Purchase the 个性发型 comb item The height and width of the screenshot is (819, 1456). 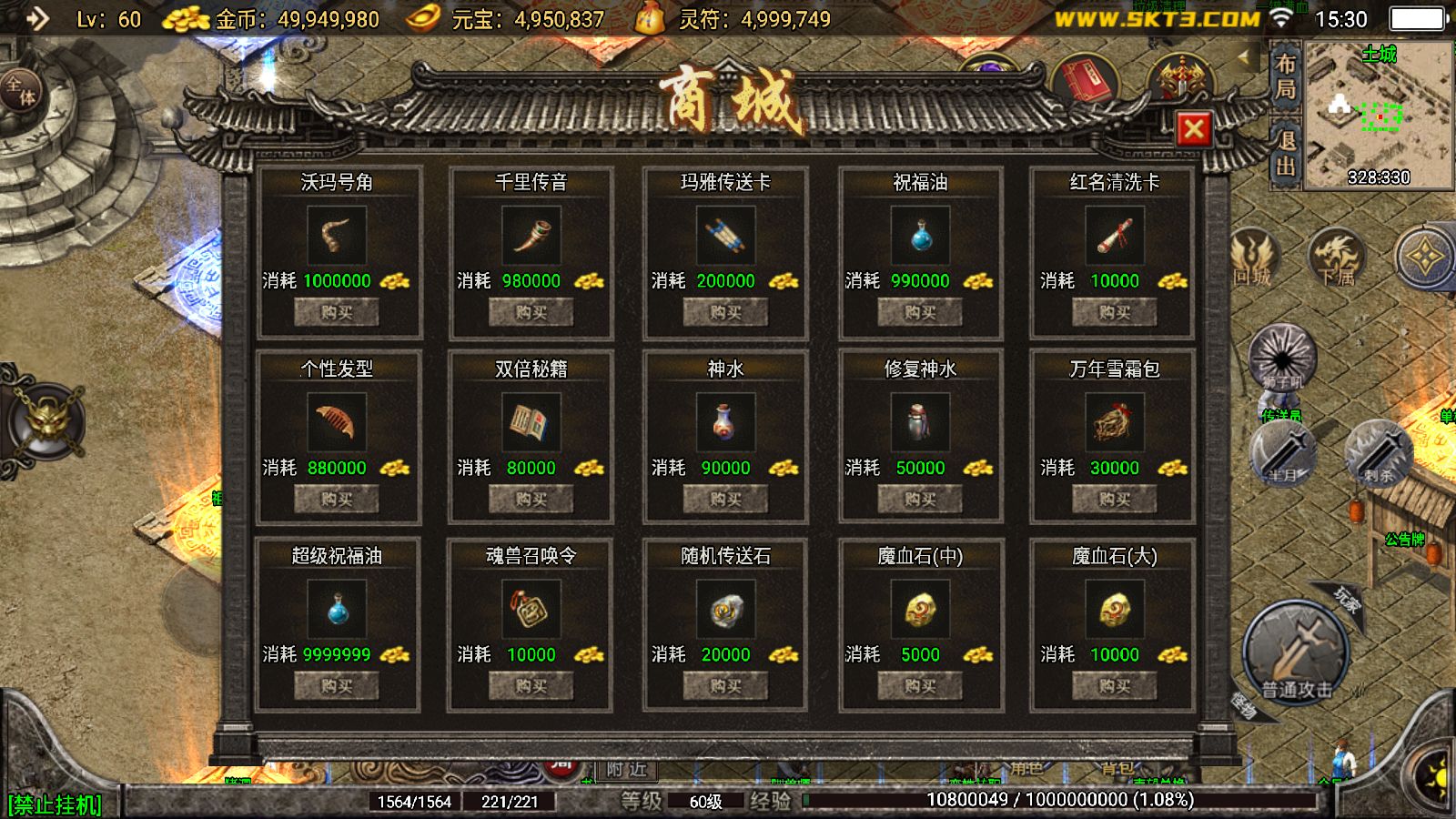point(336,499)
